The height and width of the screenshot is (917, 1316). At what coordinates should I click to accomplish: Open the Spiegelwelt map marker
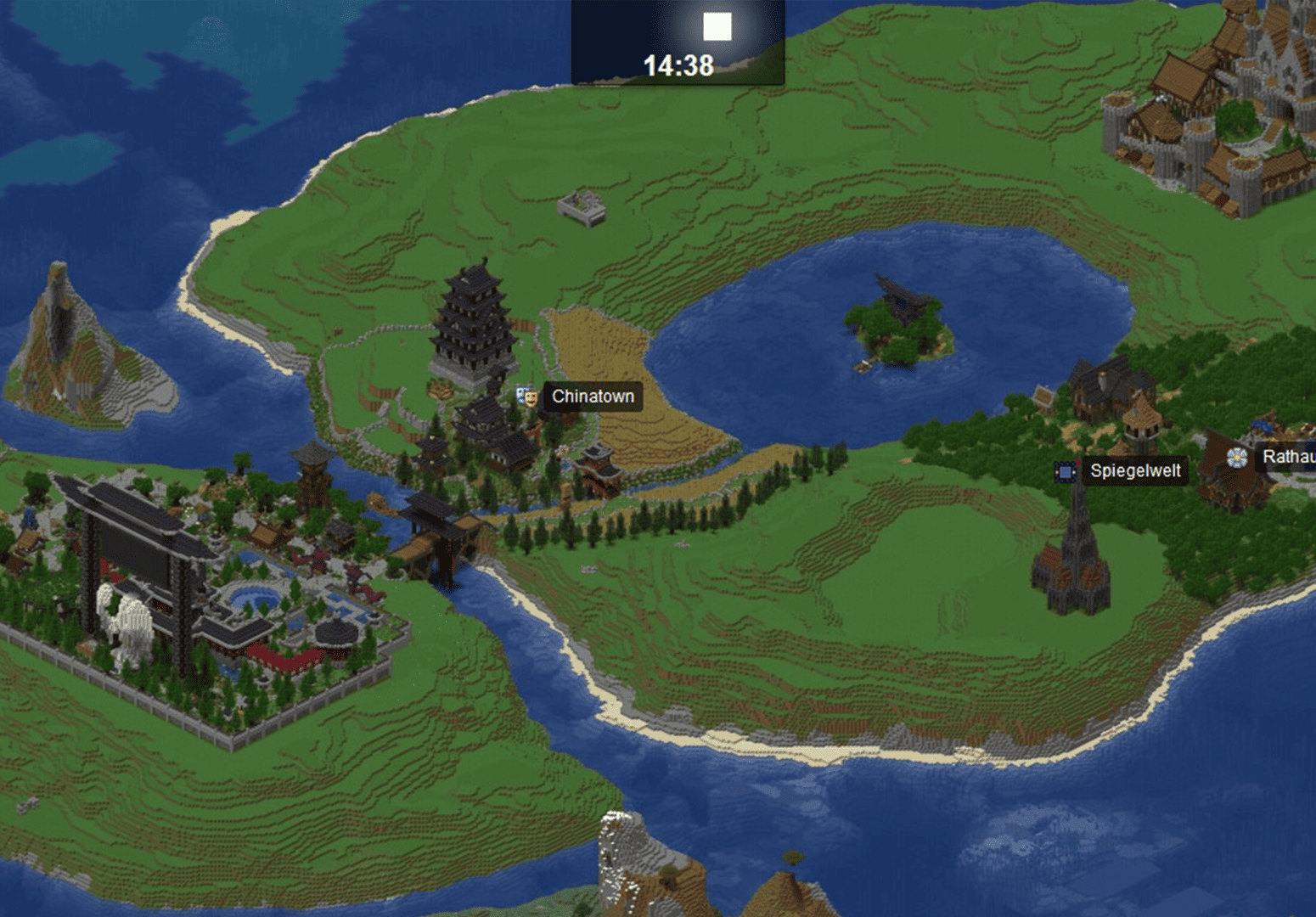point(1065,471)
